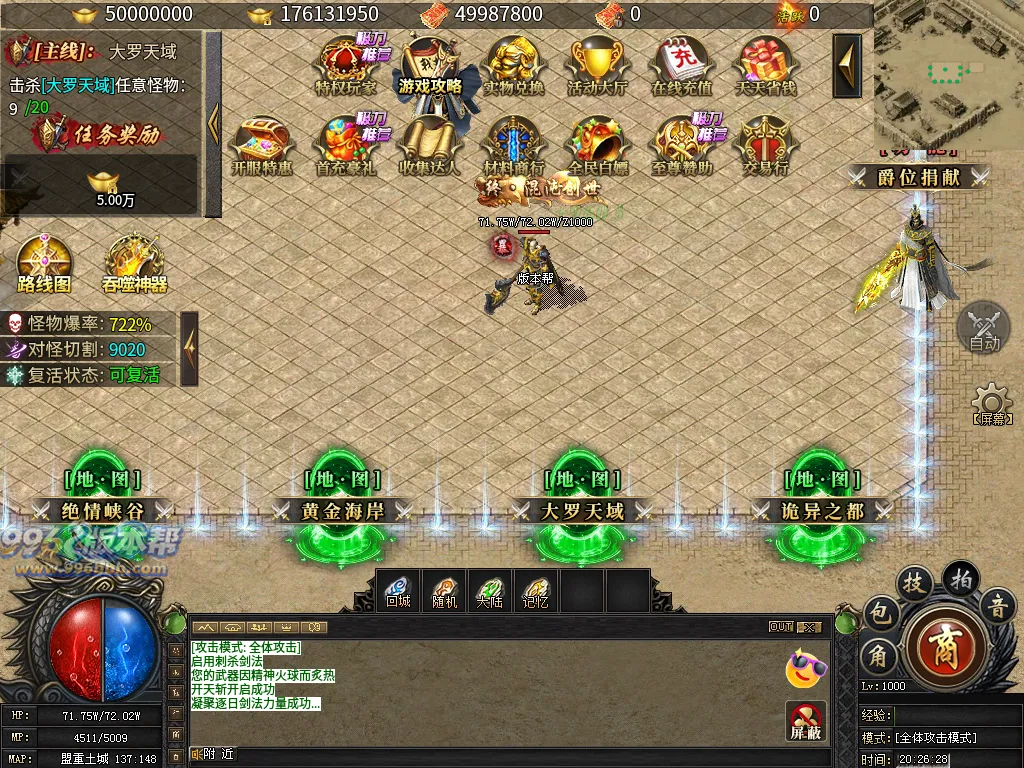This screenshot has height=768, width=1024.
Task: Open the 游戏攻略 game guide
Action: pyautogui.click(x=430, y=66)
